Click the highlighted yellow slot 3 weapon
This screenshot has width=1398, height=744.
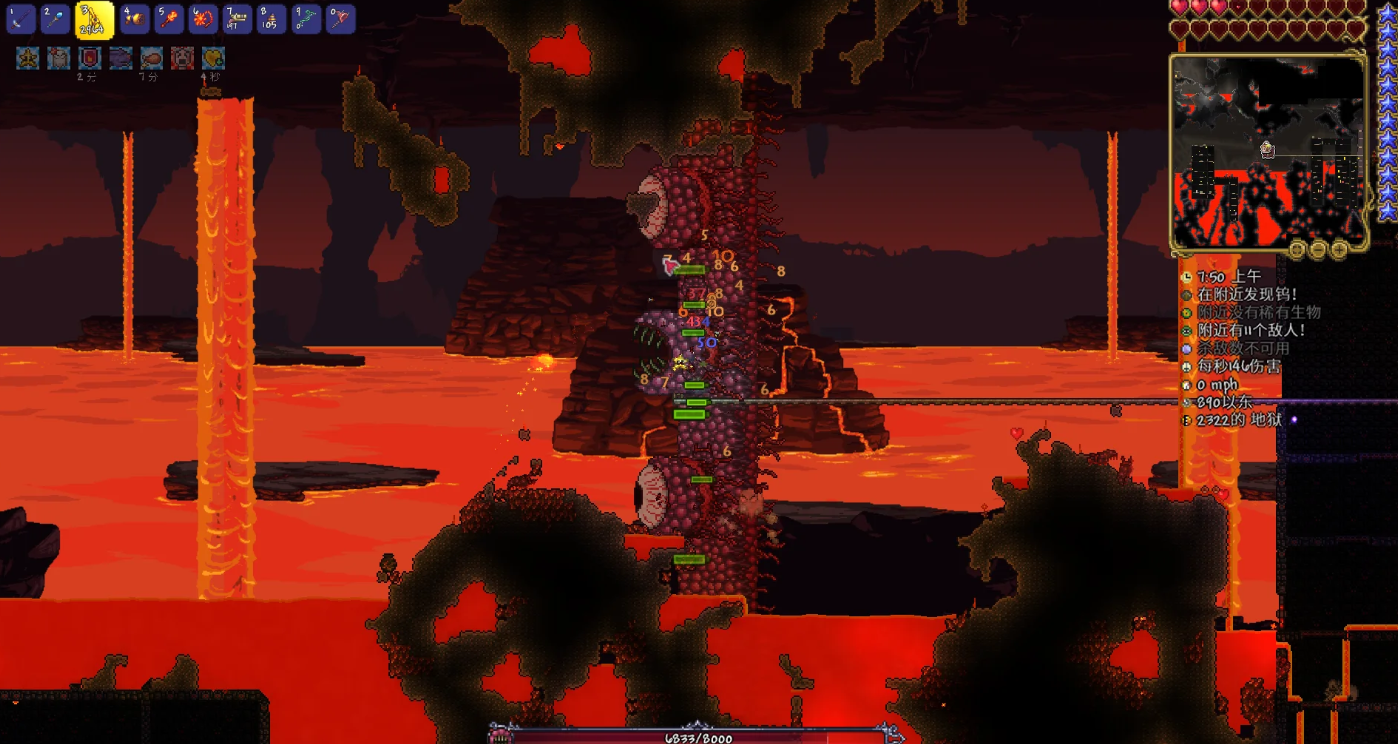(x=94, y=20)
